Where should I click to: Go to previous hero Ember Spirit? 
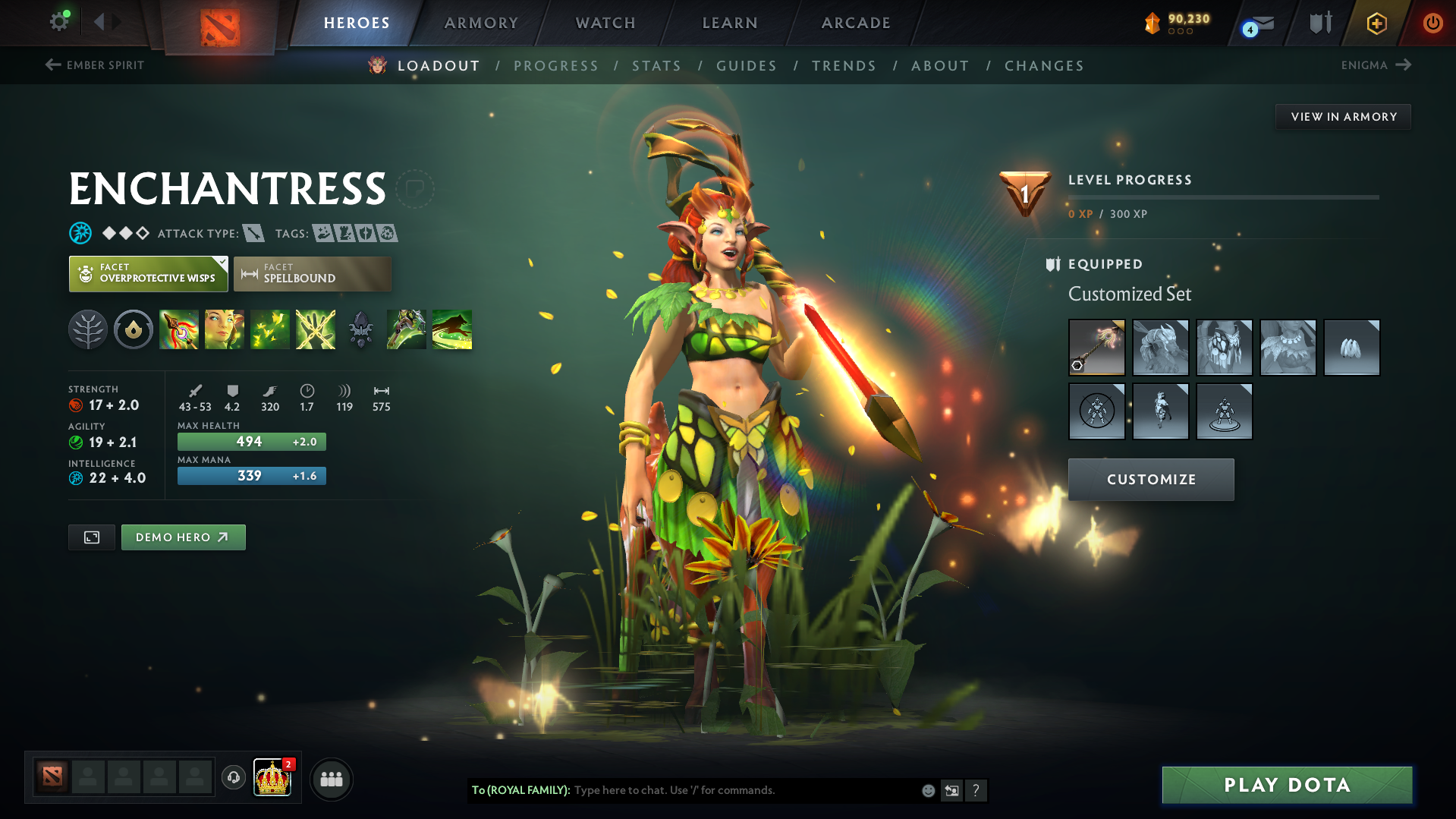coord(95,65)
